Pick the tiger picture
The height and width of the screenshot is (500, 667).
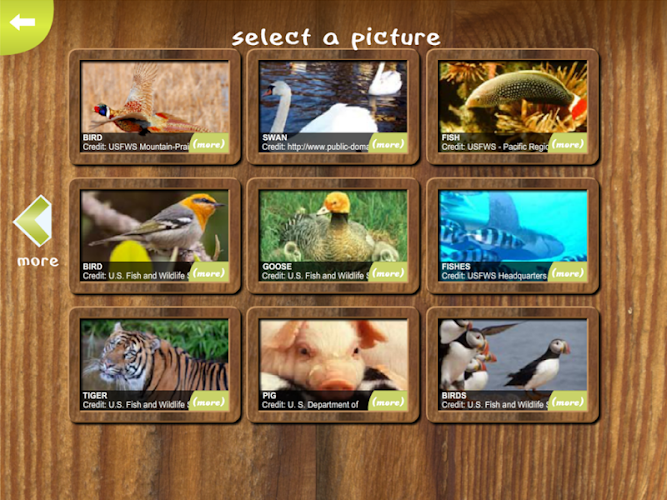pos(153,354)
